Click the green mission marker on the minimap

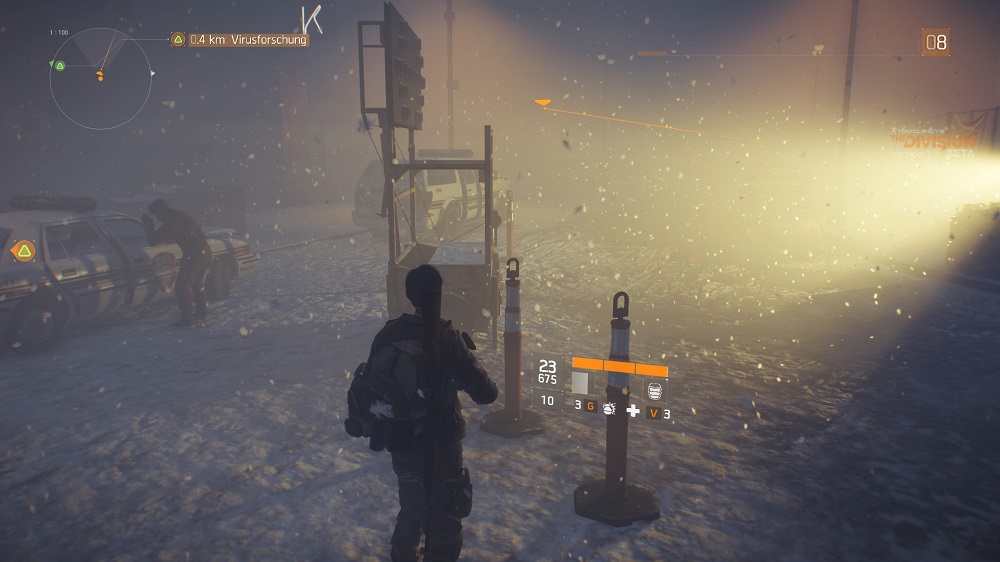[60, 66]
